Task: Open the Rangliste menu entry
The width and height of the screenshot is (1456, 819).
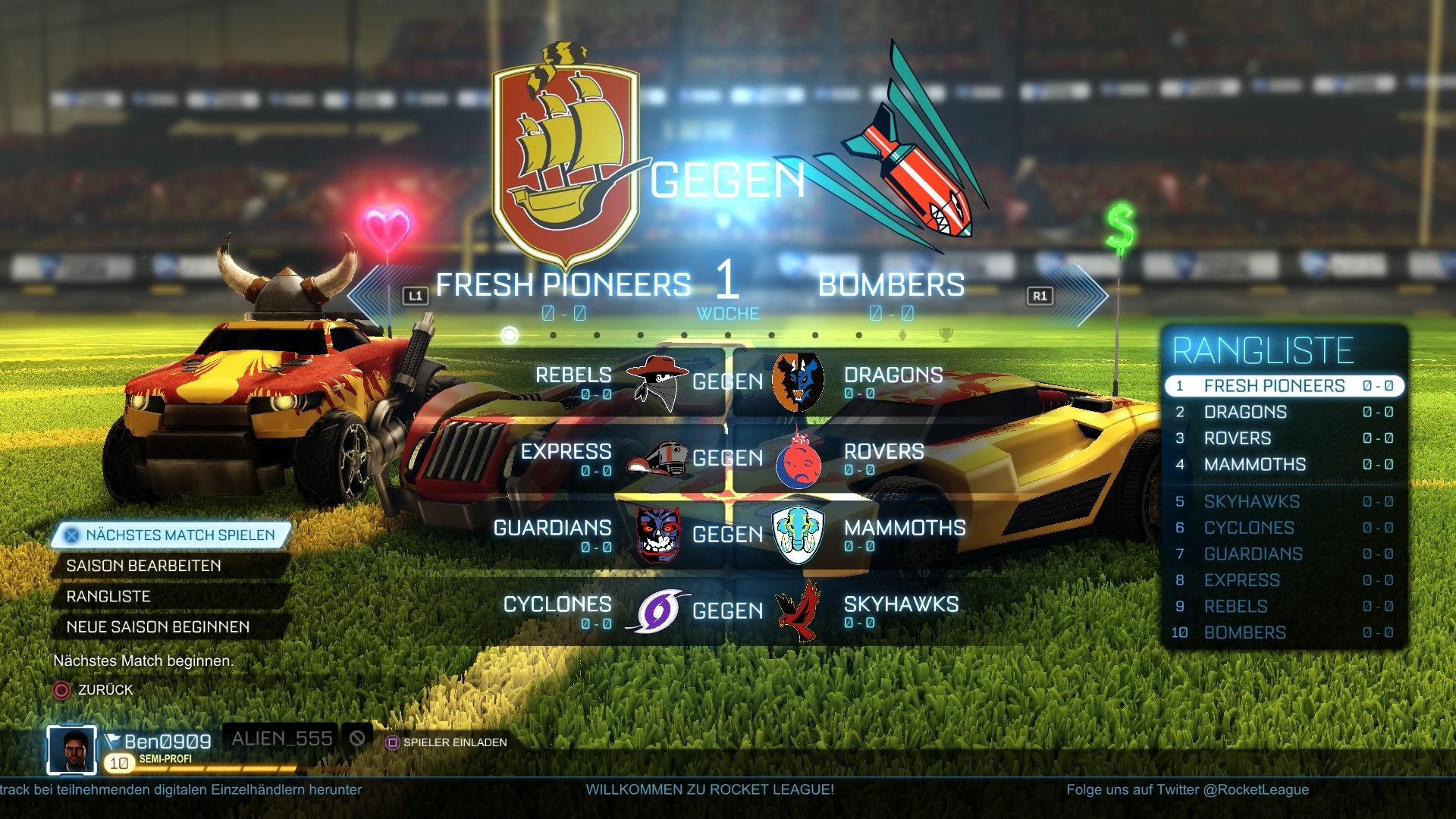Action: (109, 596)
